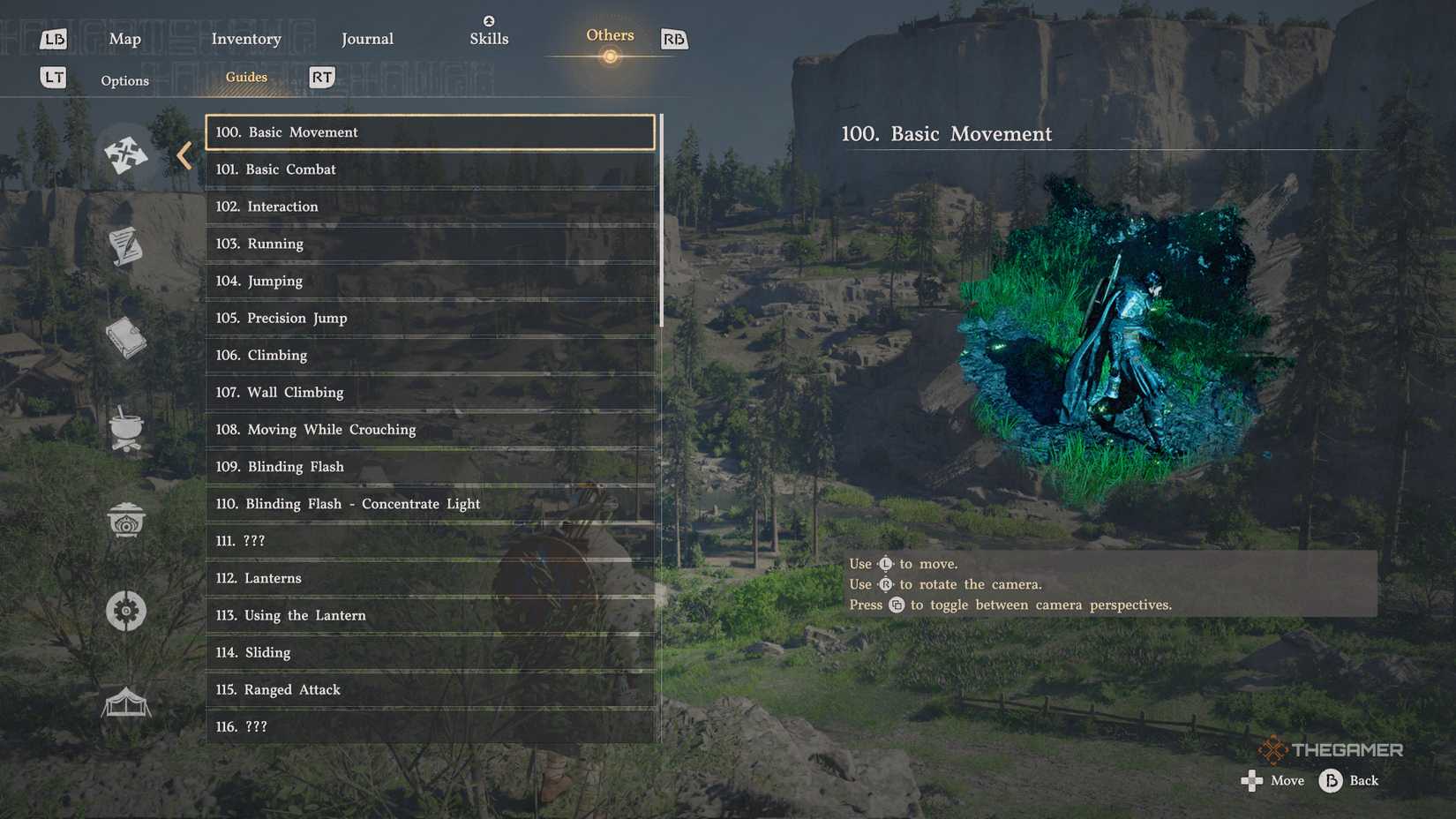Image resolution: width=1456 pixels, height=819 pixels.
Task: Select the Guides sub-tab
Action: click(x=245, y=78)
